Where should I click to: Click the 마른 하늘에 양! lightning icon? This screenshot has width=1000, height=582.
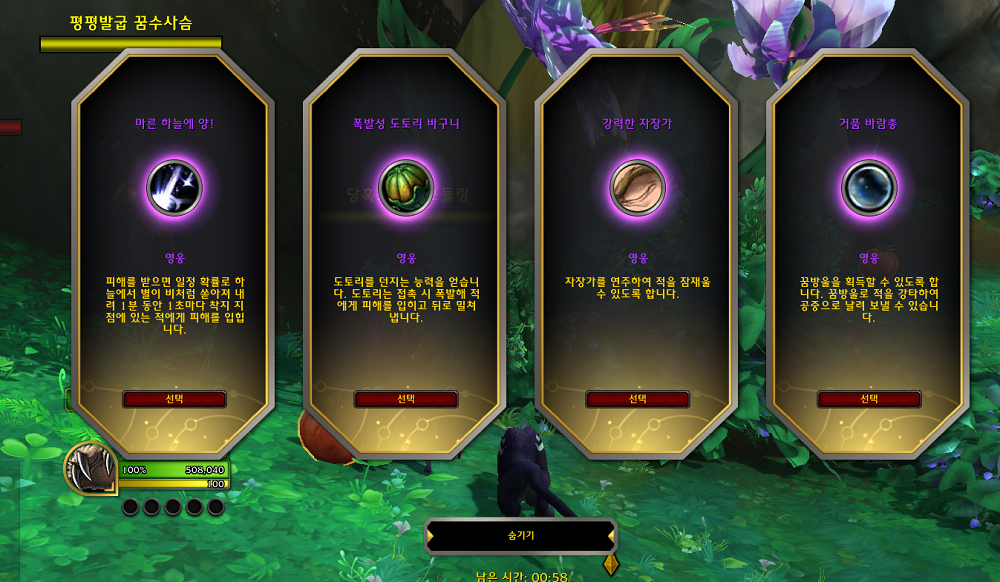pos(174,188)
